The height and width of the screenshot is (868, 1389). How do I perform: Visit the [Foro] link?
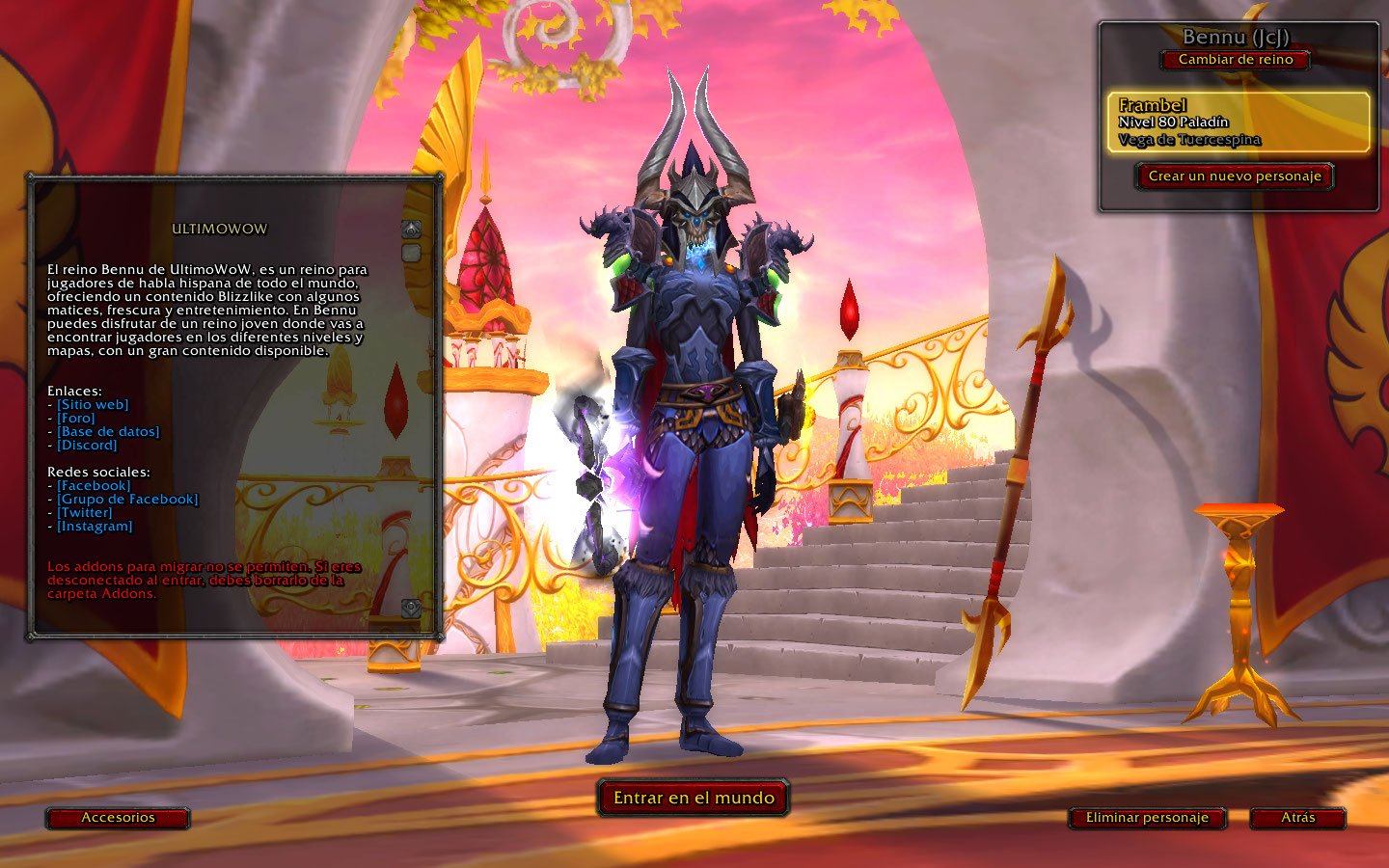tap(76, 419)
